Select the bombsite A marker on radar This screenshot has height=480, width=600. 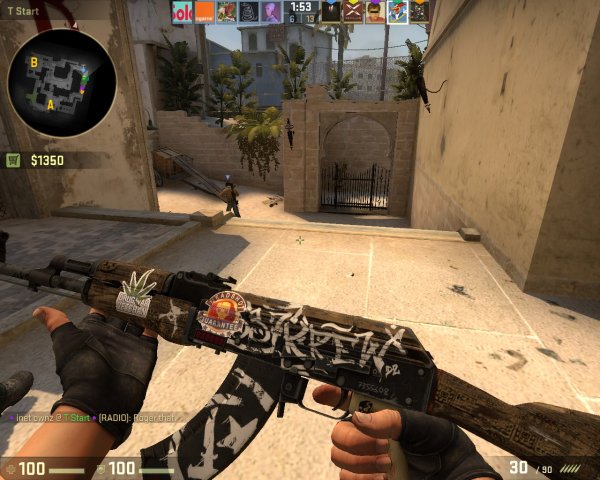pos(49,103)
